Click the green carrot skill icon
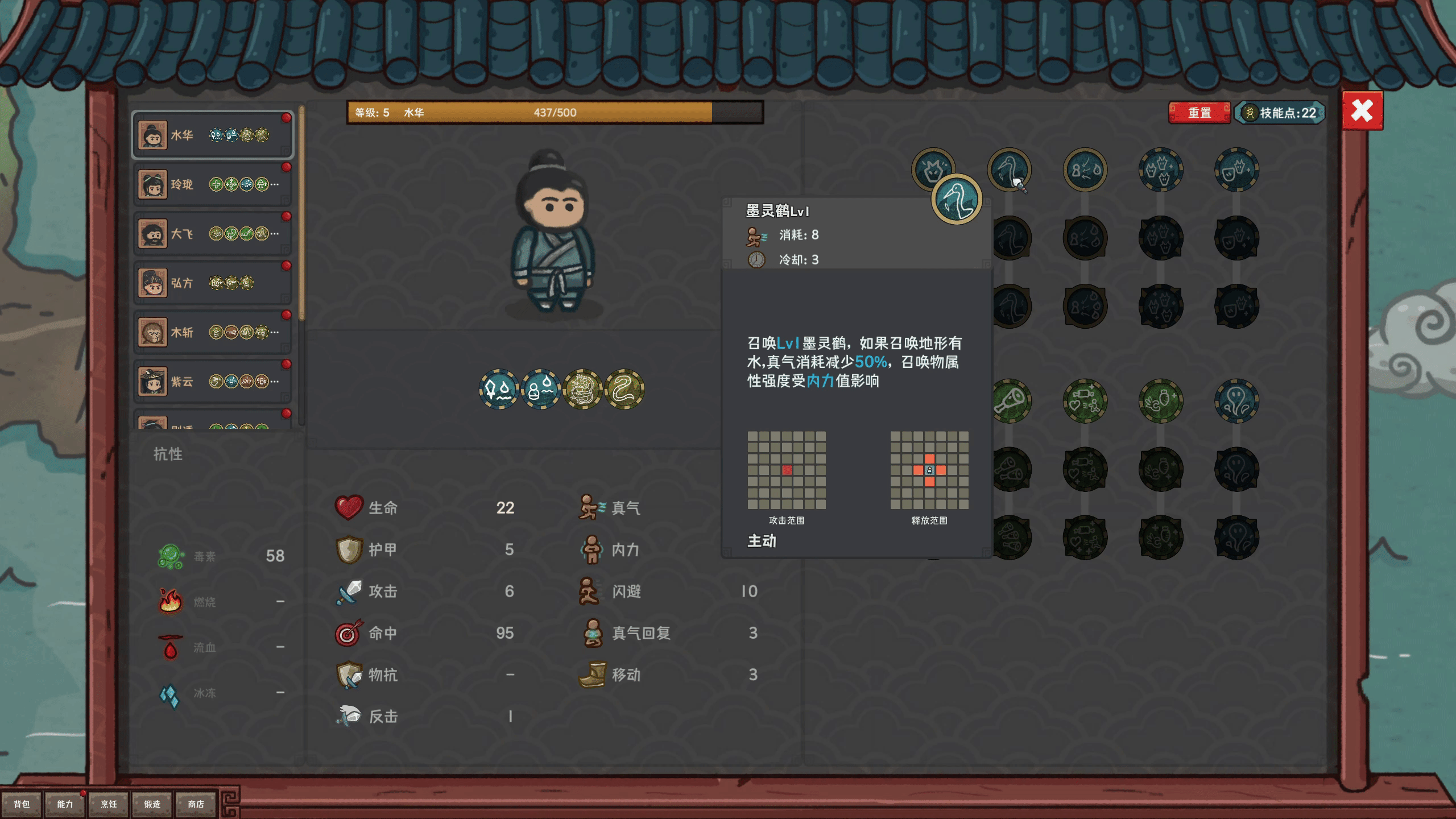 tap(1160, 400)
